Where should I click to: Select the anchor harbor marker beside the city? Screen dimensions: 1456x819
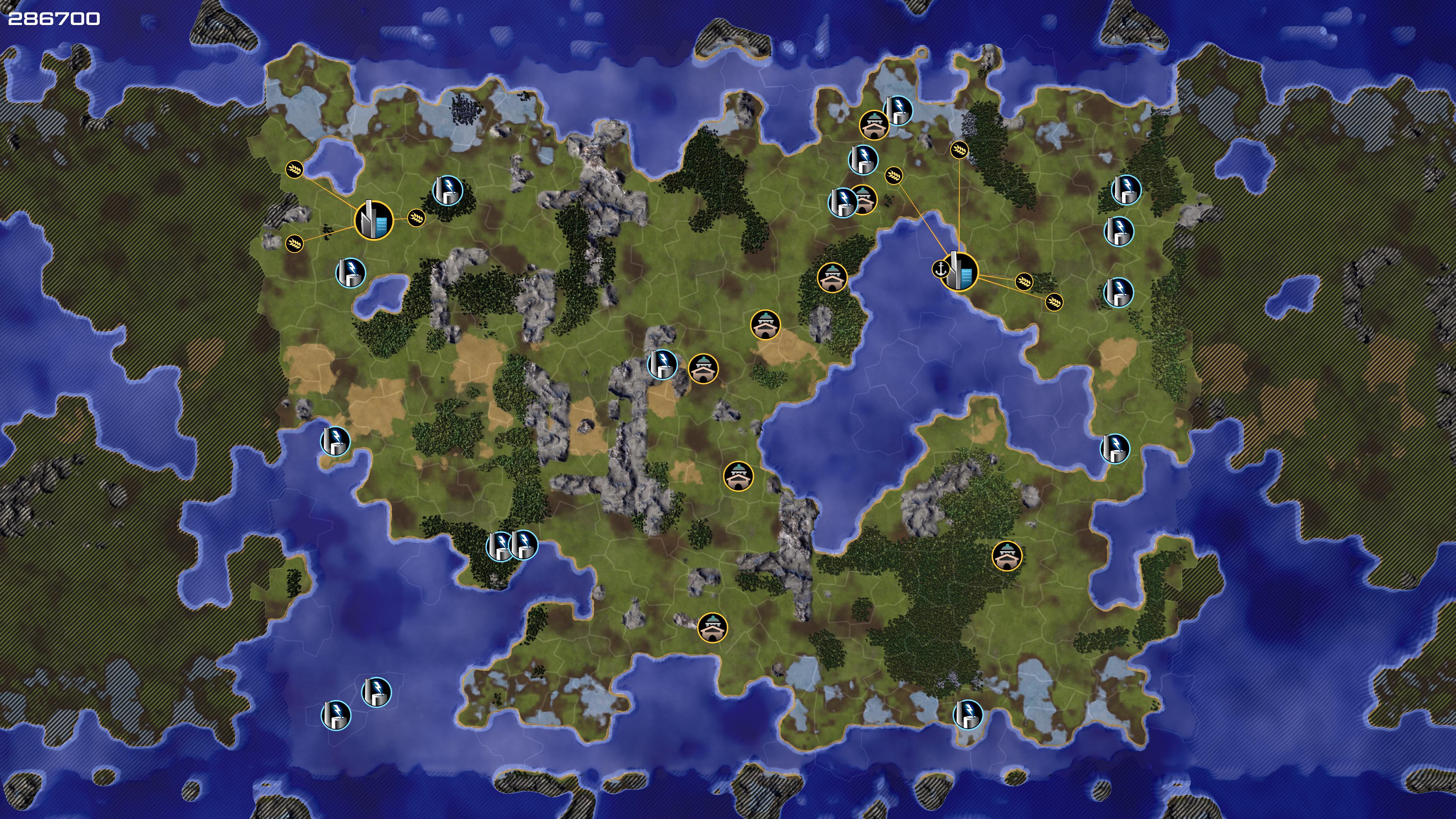pos(940,269)
